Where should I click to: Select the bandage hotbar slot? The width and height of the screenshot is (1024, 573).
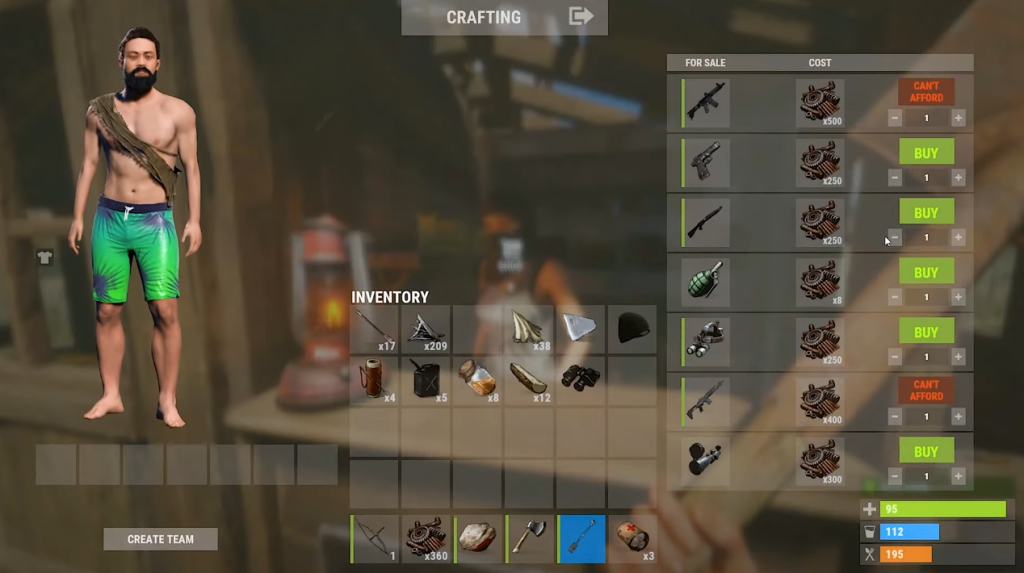tap(633, 538)
